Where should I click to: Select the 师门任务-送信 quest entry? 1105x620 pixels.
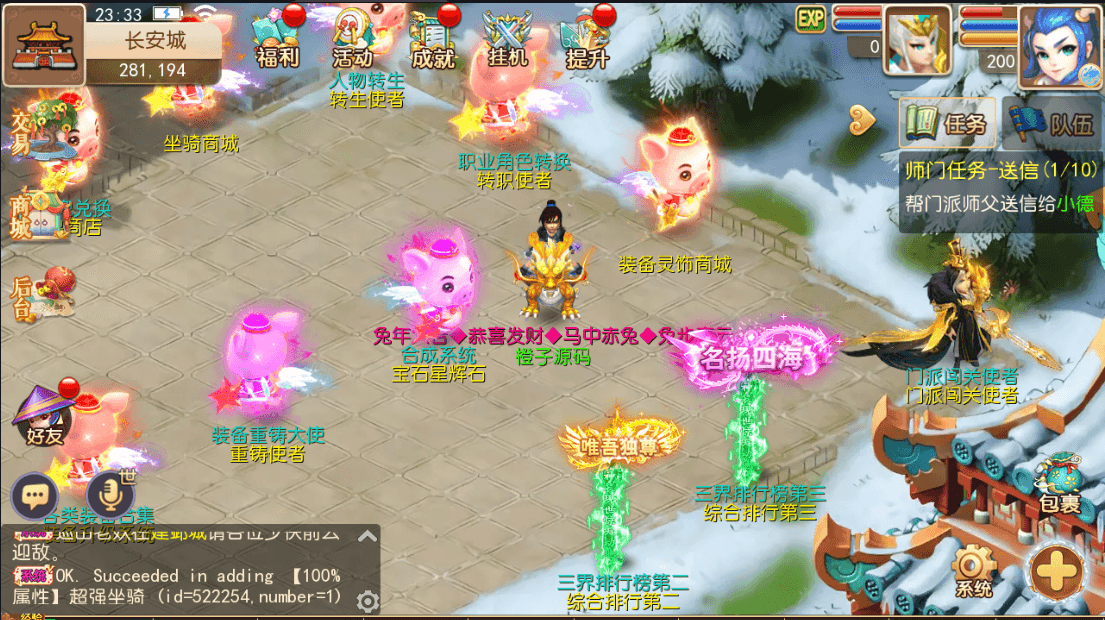[x=1000, y=185]
